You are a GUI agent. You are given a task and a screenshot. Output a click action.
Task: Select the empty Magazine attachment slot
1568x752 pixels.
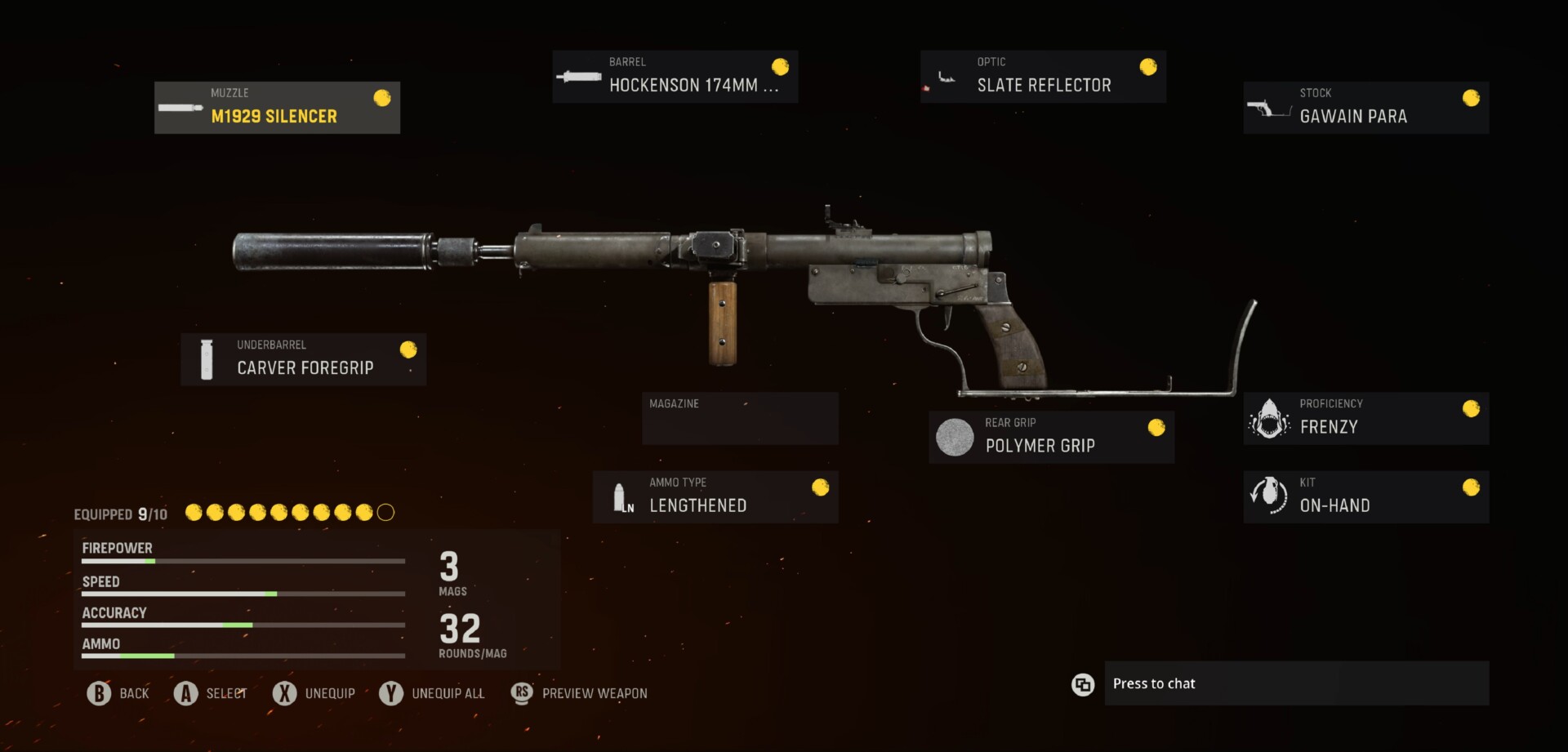[740, 418]
